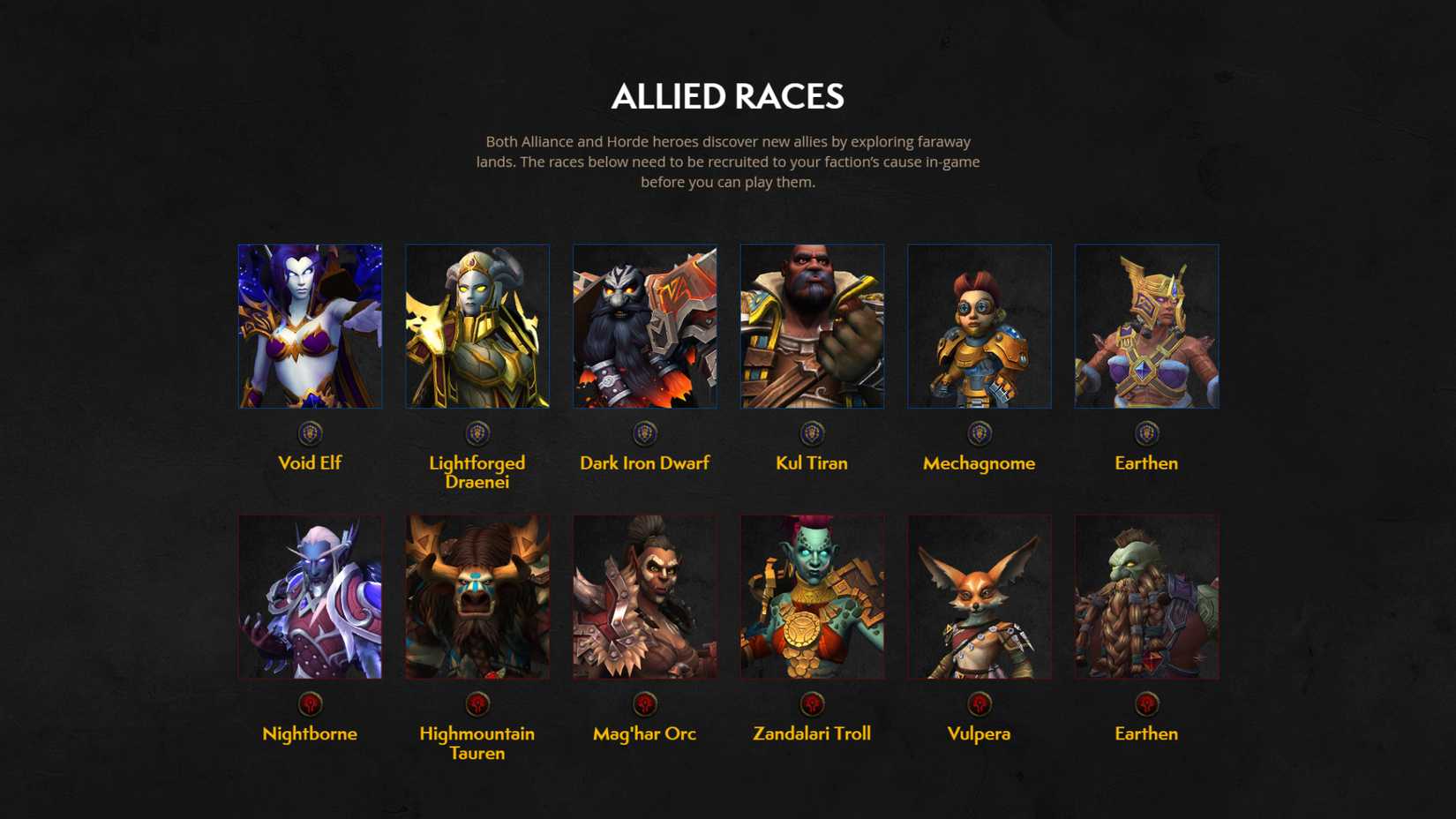The width and height of the screenshot is (1456, 819).
Task: Select the Kul Tiran label link
Action: 811,462
